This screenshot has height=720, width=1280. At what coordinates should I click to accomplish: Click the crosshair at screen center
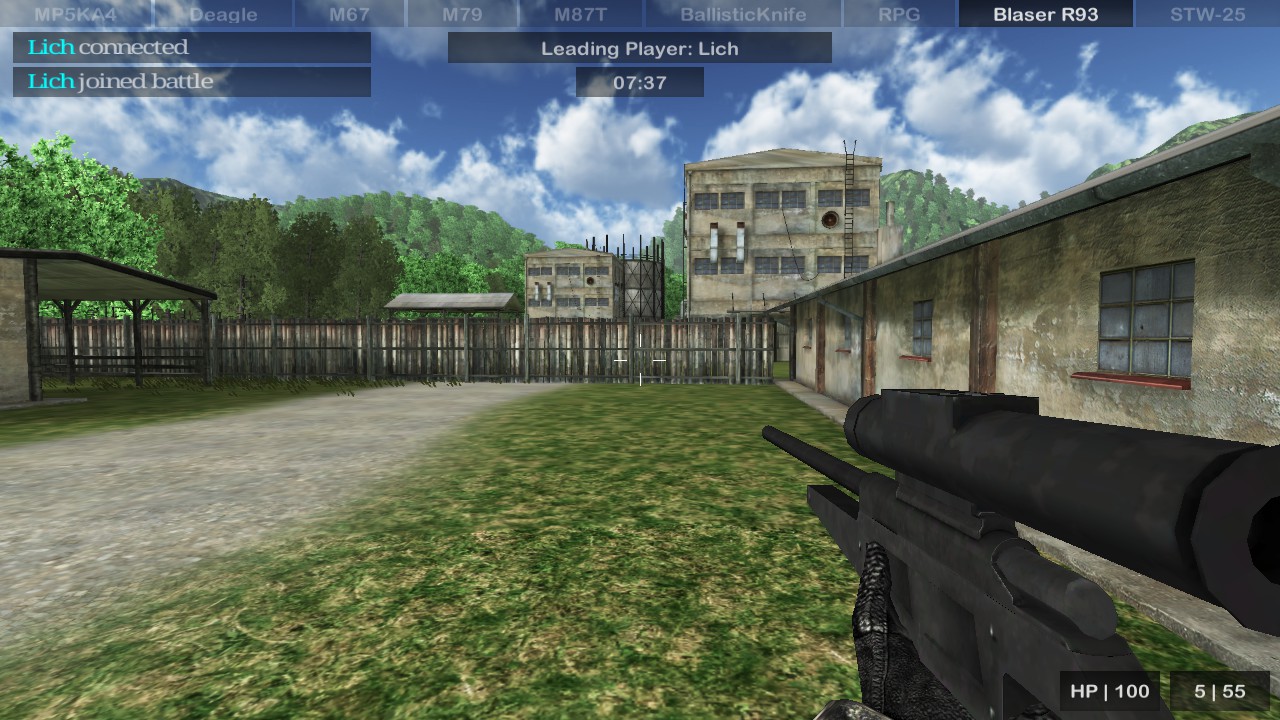[640, 360]
